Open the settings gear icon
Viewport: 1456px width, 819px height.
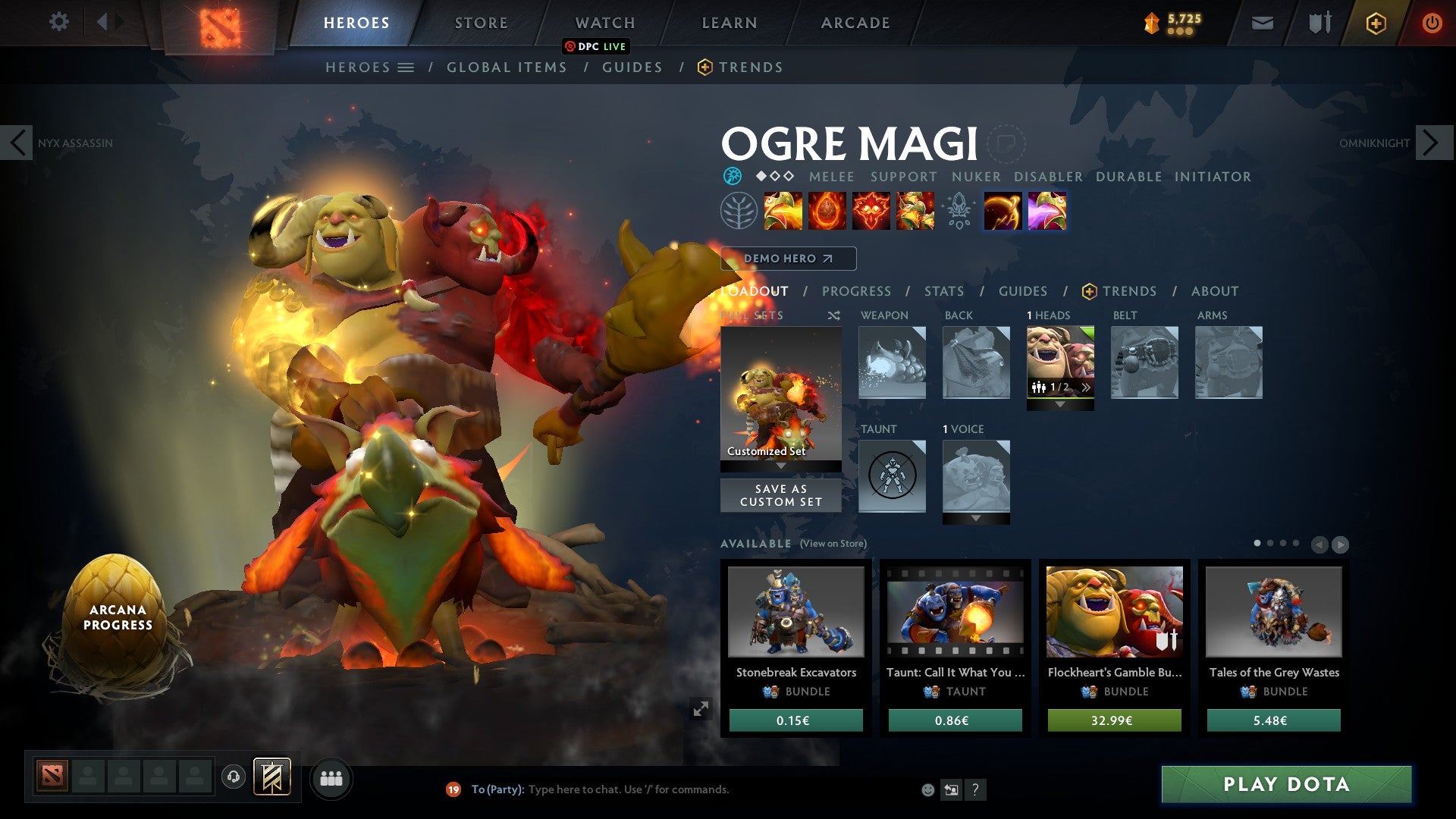pos(59,22)
